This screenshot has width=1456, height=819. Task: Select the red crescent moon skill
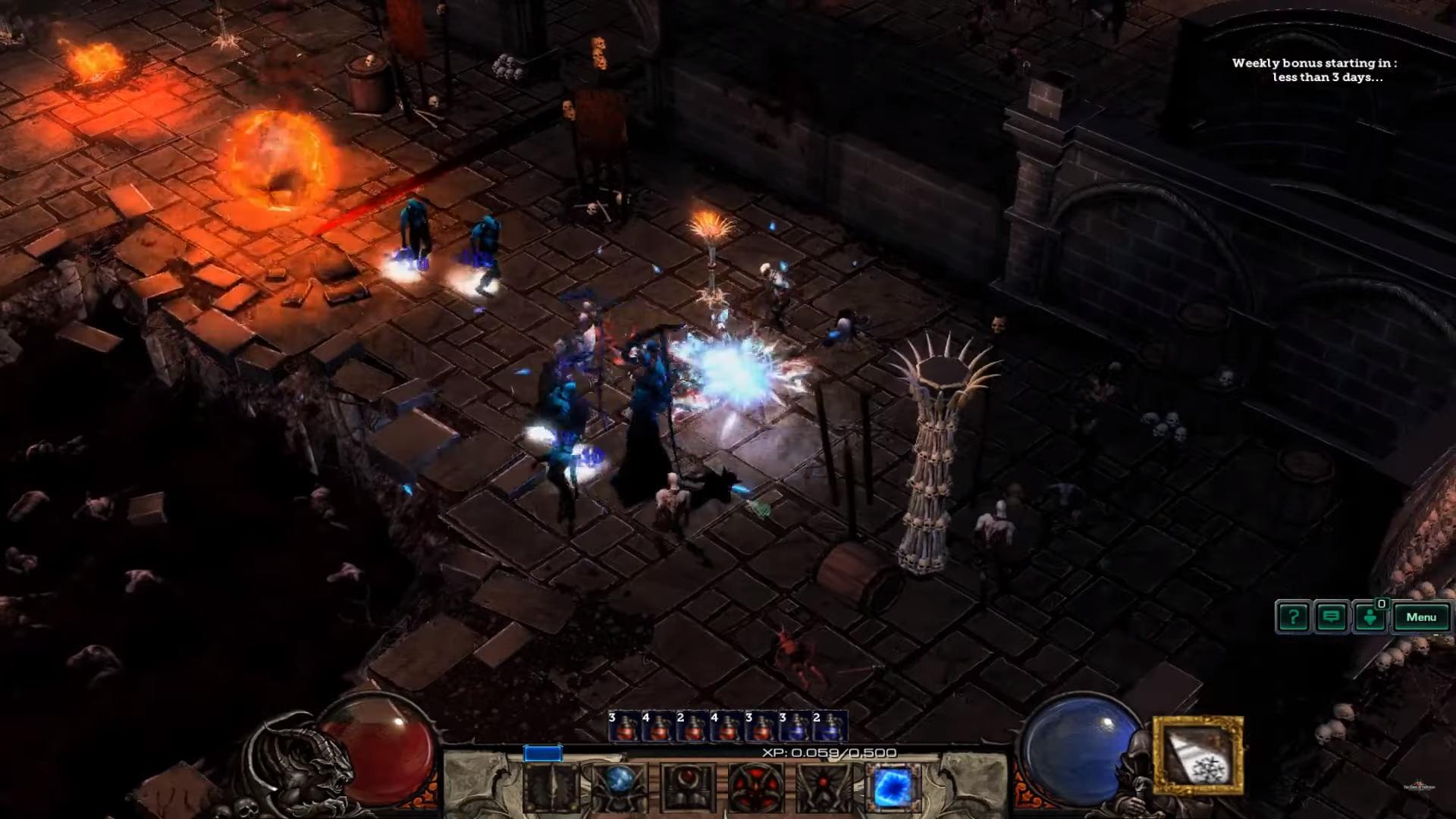688,787
